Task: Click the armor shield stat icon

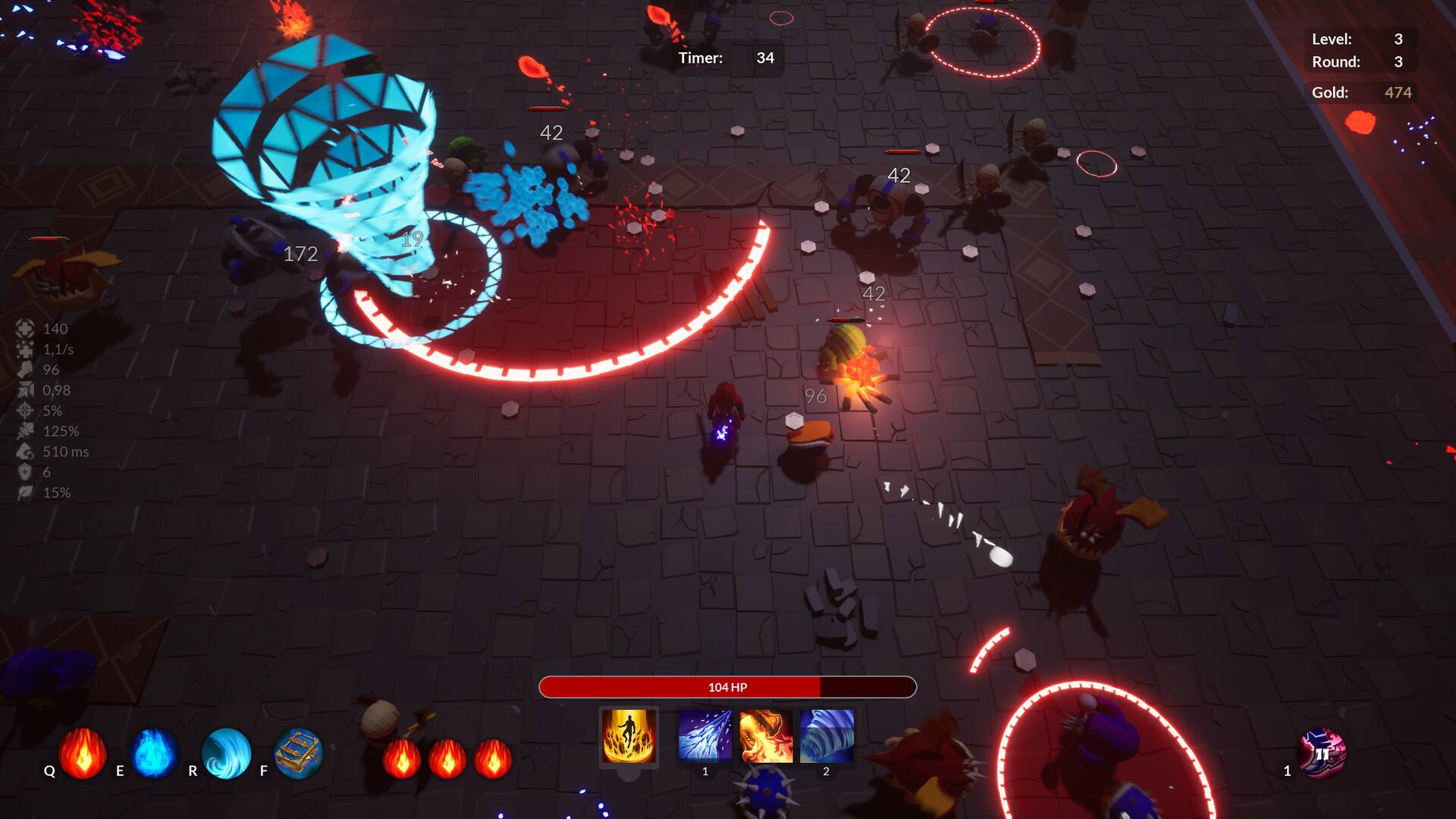Action: tap(25, 472)
